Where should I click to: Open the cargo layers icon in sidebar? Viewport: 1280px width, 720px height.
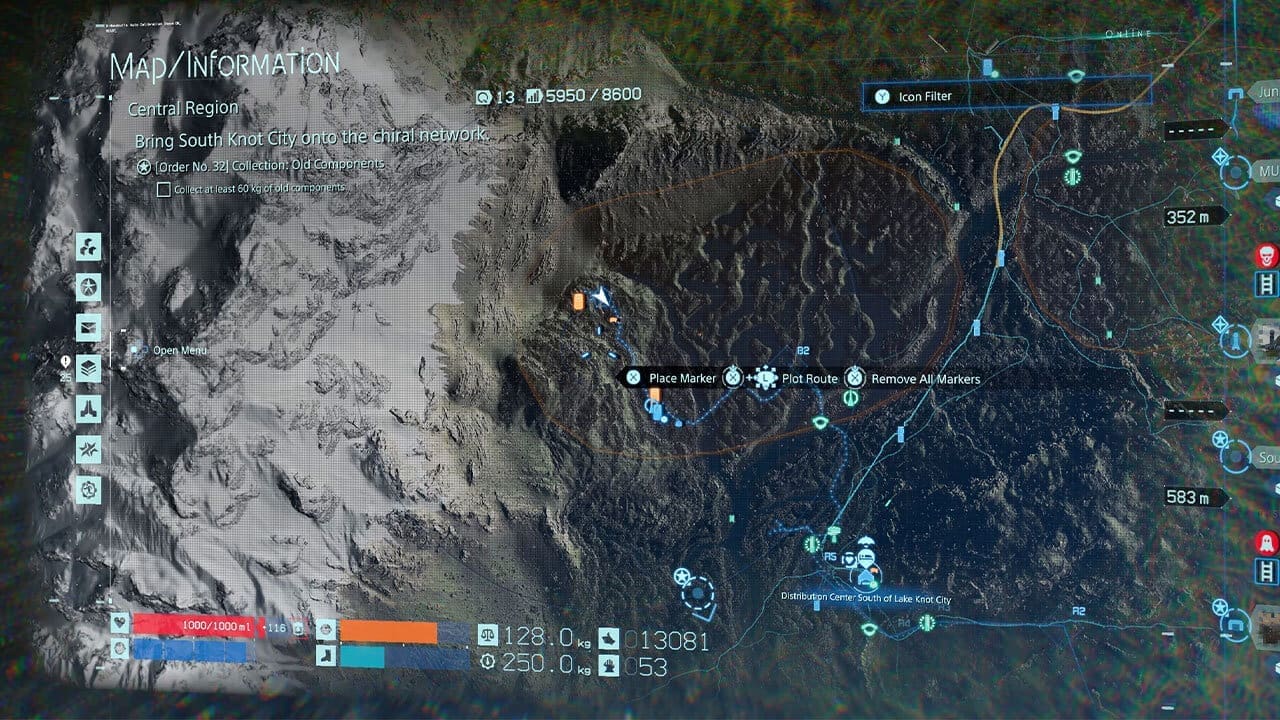tap(89, 367)
